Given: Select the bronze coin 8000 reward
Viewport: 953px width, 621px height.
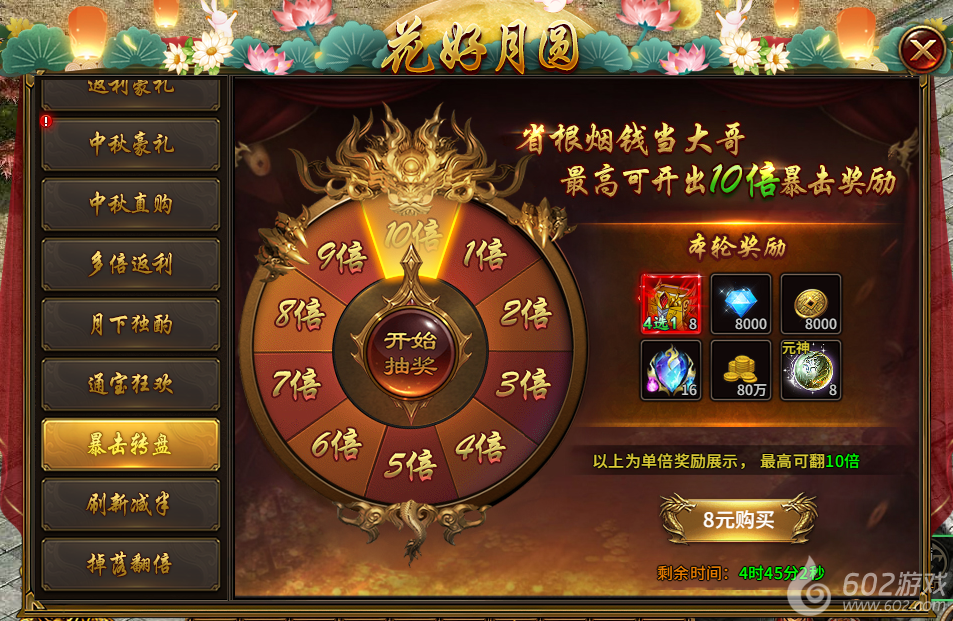Looking at the screenshot, I should (x=811, y=304).
